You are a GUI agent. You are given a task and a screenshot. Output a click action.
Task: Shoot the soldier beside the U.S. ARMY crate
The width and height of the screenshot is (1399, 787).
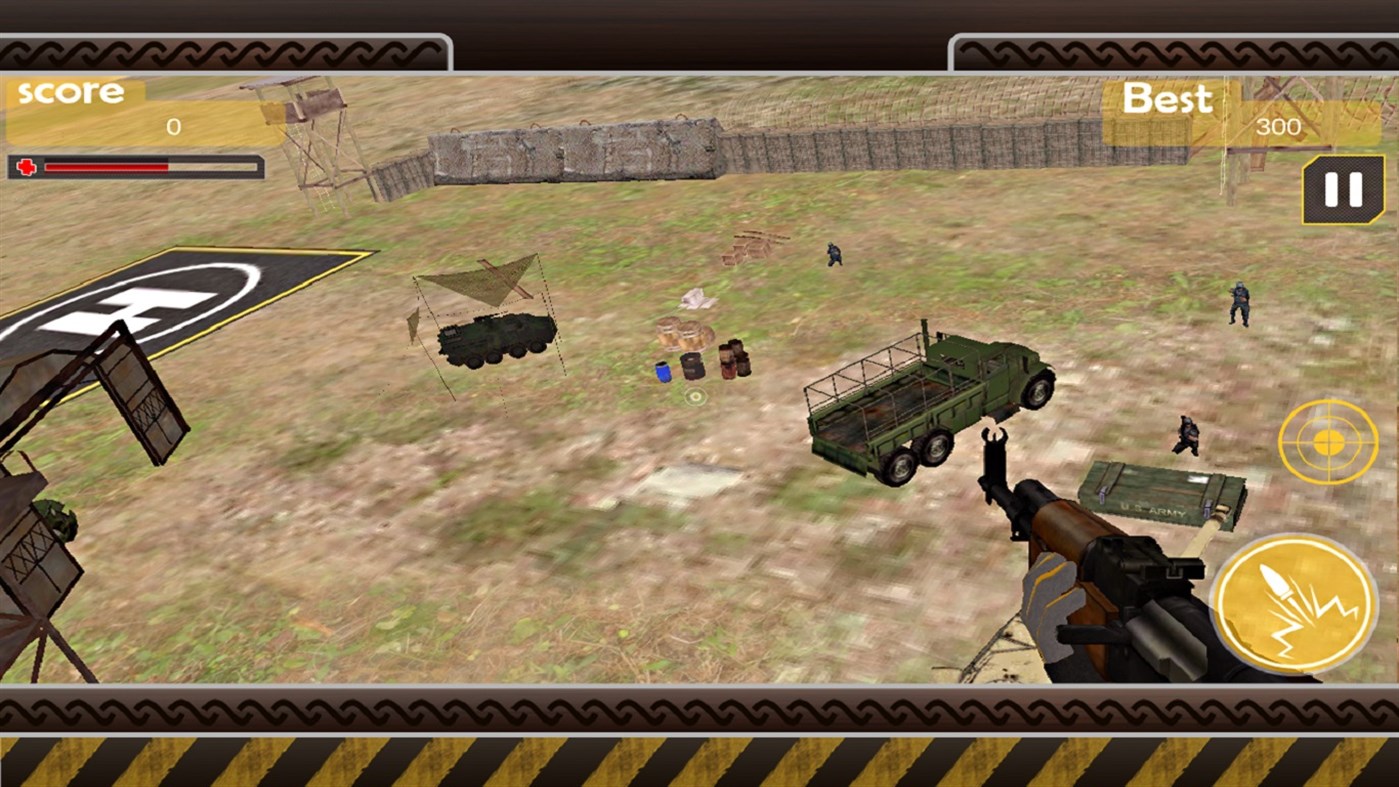click(1185, 434)
